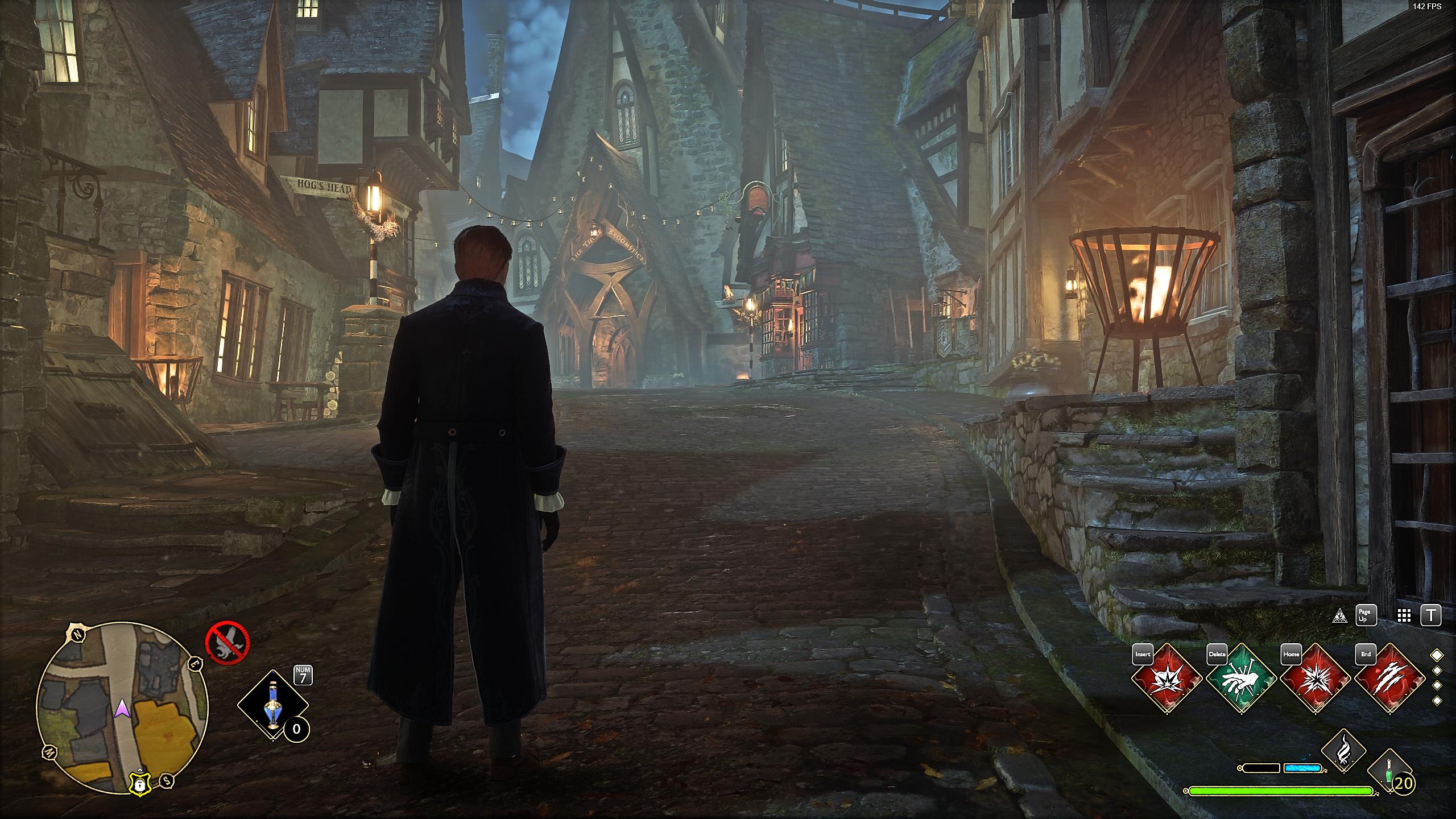Open the circular minimap
The width and height of the screenshot is (1456, 819).
tap(122, 708)
